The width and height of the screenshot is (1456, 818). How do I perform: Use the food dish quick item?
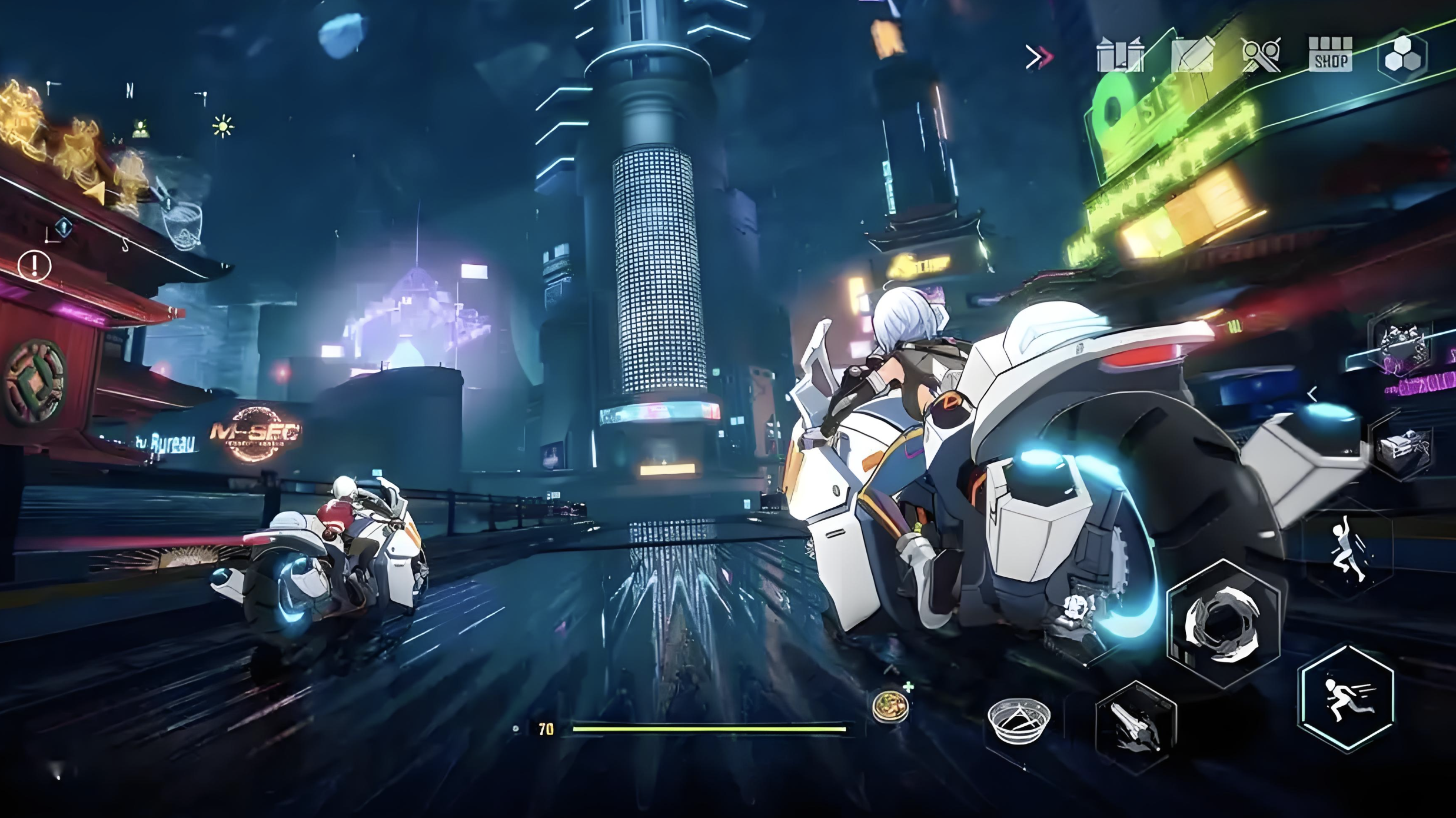pyautogui.click(x=891, y=706)
